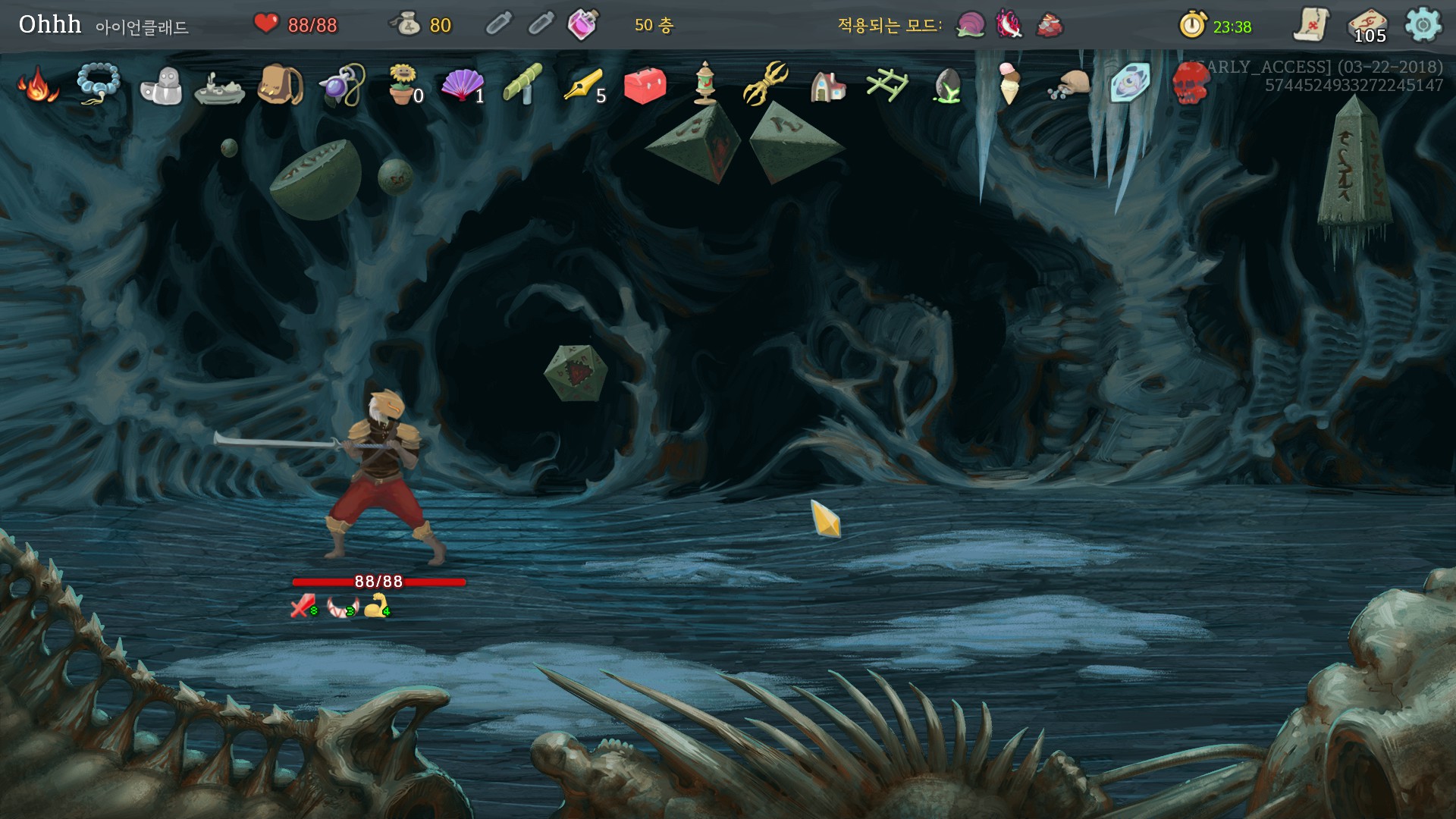Image resolution: width=1456 pixels, height=819 pixels.
Task: Inspect the Ice Cream cone relic
Action: pyautogui.click(x=1009, y=83)
